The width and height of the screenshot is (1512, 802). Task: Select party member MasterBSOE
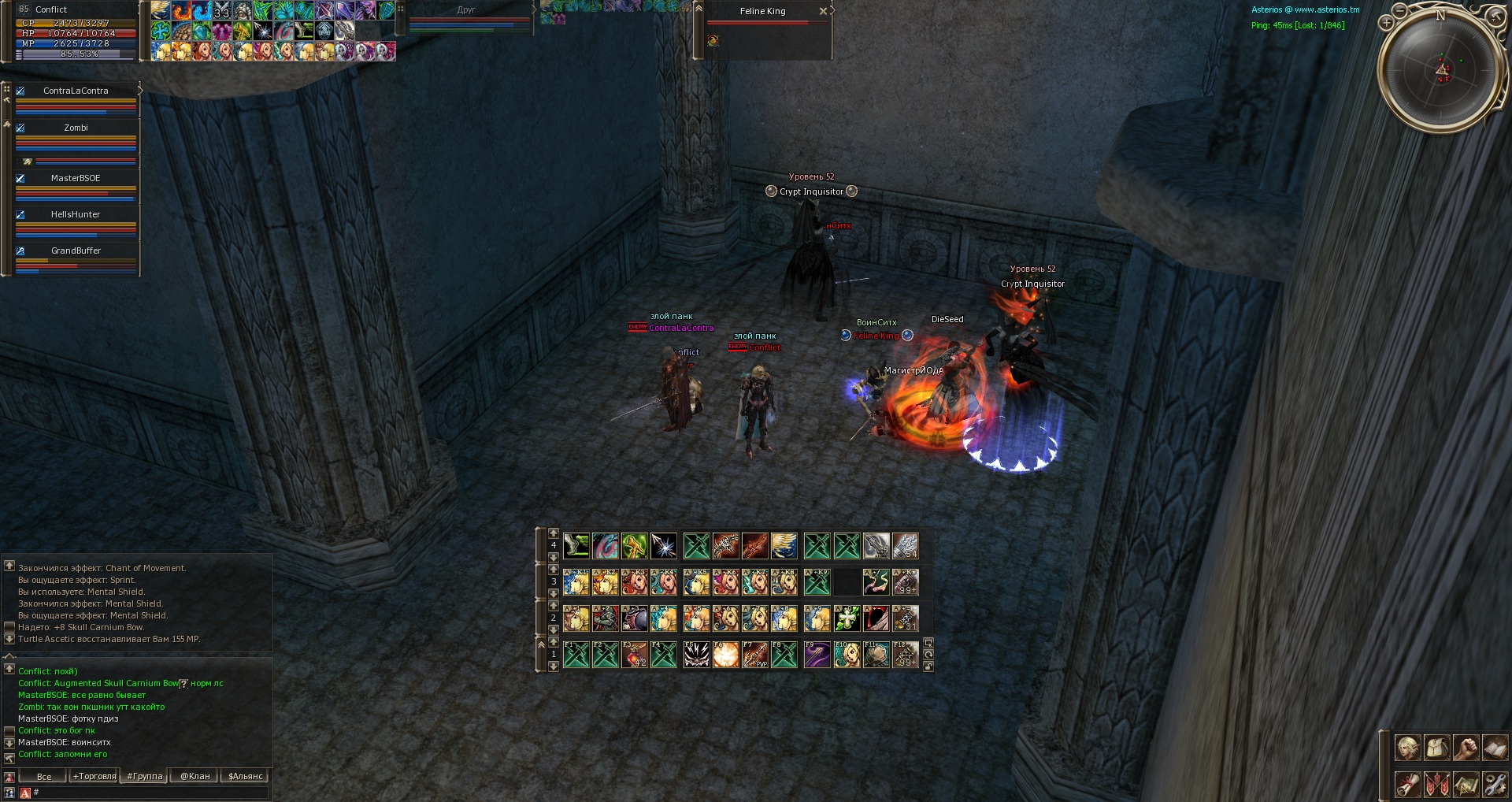point(76,178)
